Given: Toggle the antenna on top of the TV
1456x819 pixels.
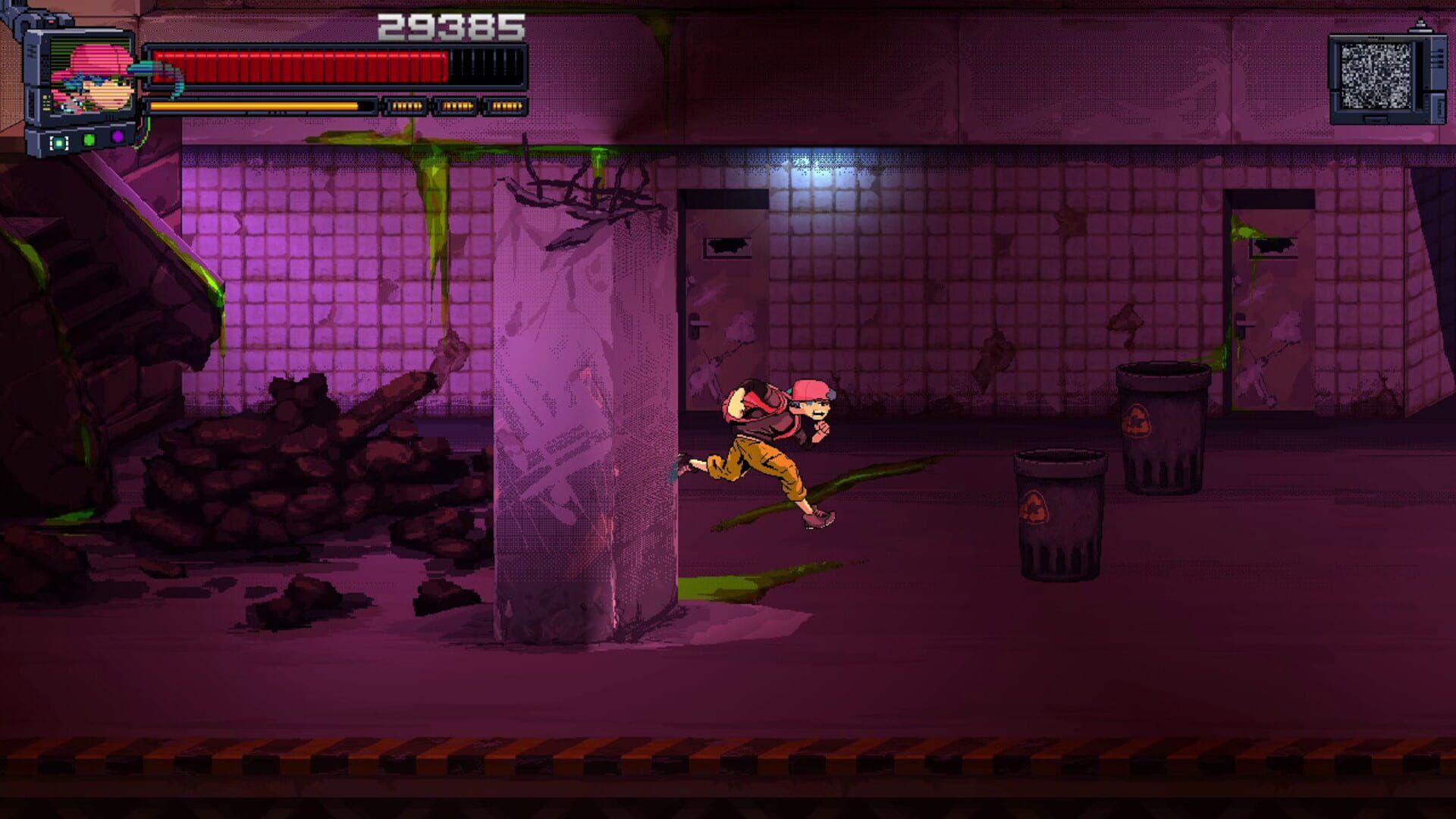Looking at the screenshot, I should click(x=1421, y=23).
